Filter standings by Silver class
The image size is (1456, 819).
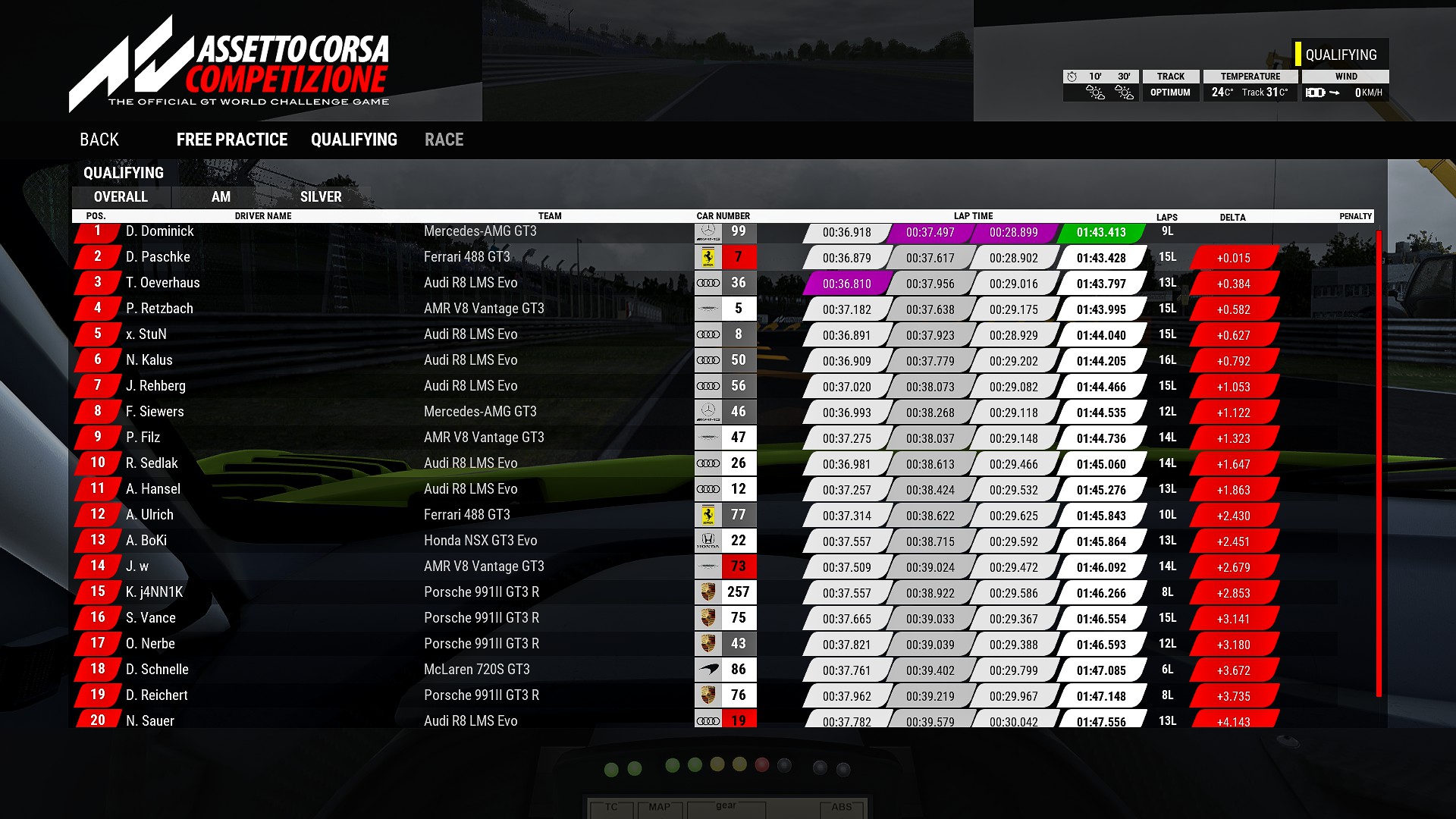321,197
